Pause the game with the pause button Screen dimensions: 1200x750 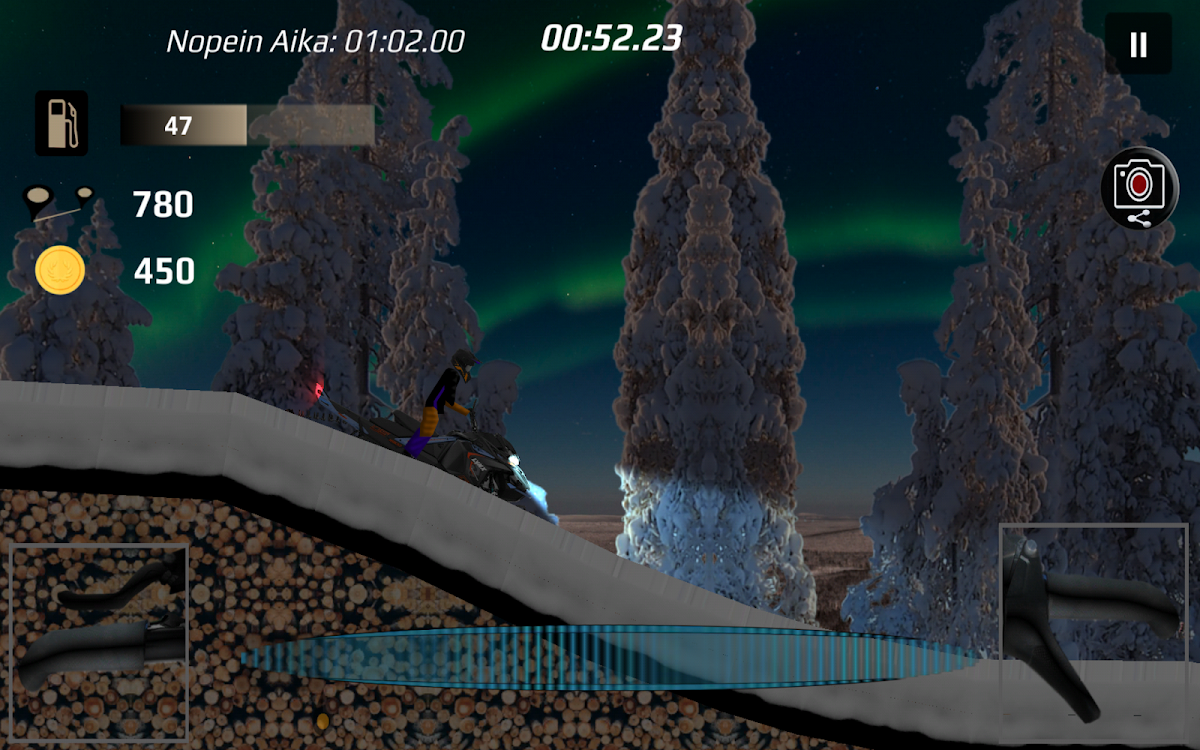coord(1138,44)
